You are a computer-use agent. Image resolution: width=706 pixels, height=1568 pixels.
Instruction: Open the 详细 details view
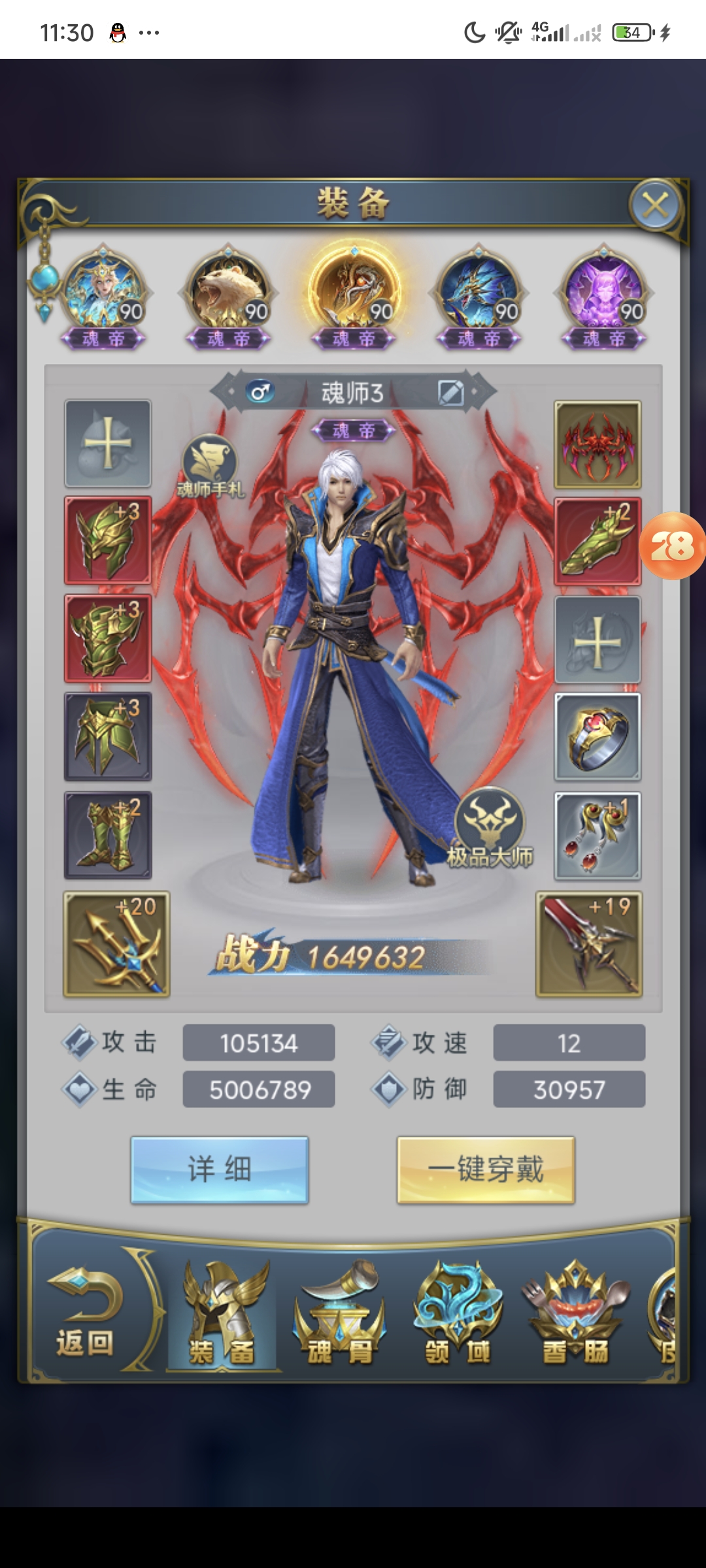point(220,1169)
